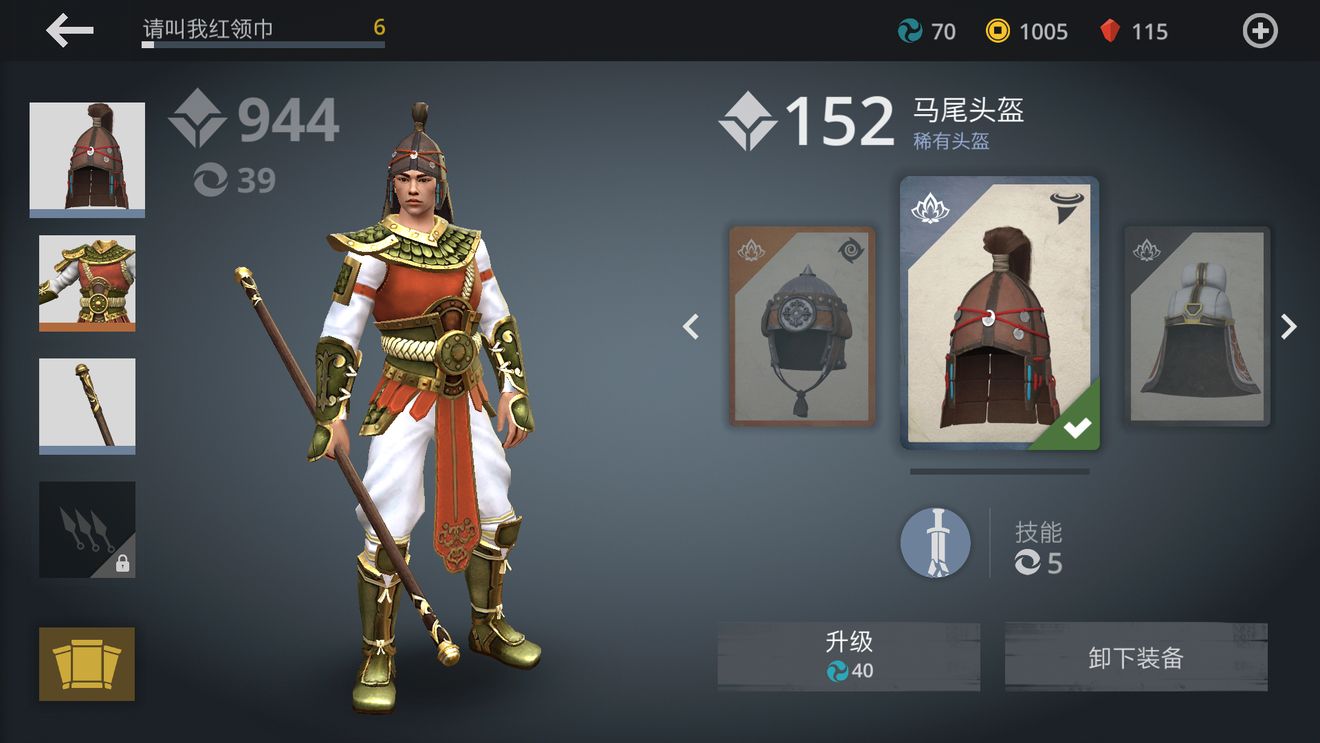Show previous helmet with left arrow
The width and height of the screenshot is (1320, 743).
point(691,326)
